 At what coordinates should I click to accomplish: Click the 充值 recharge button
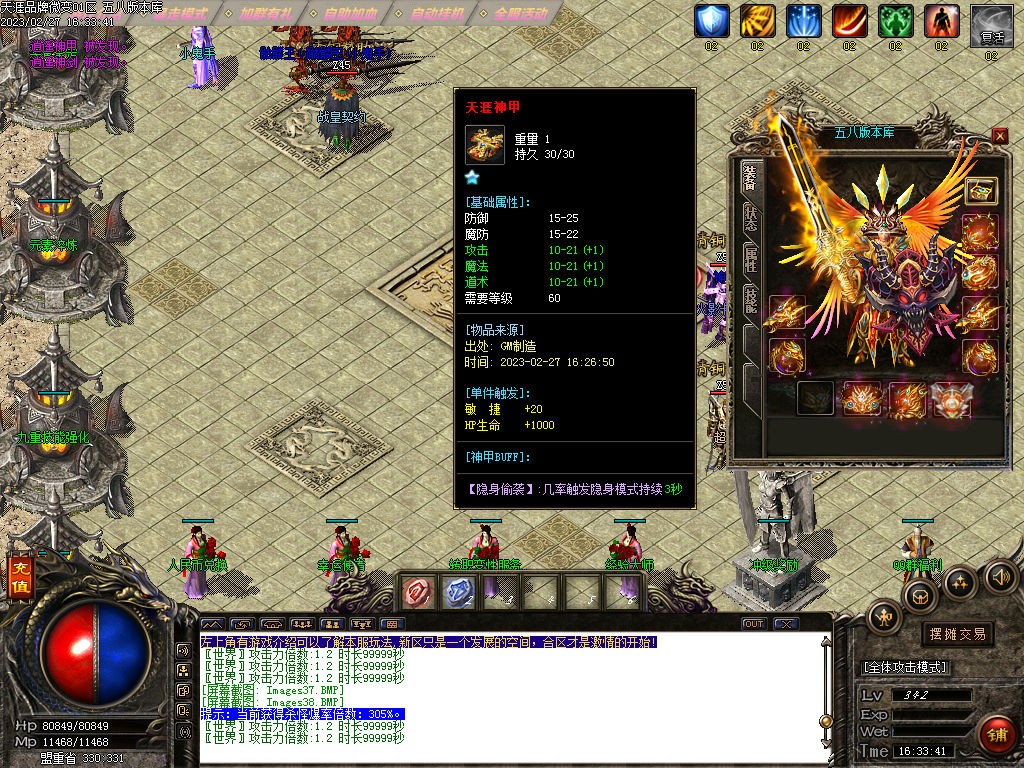tap(20, 579)
